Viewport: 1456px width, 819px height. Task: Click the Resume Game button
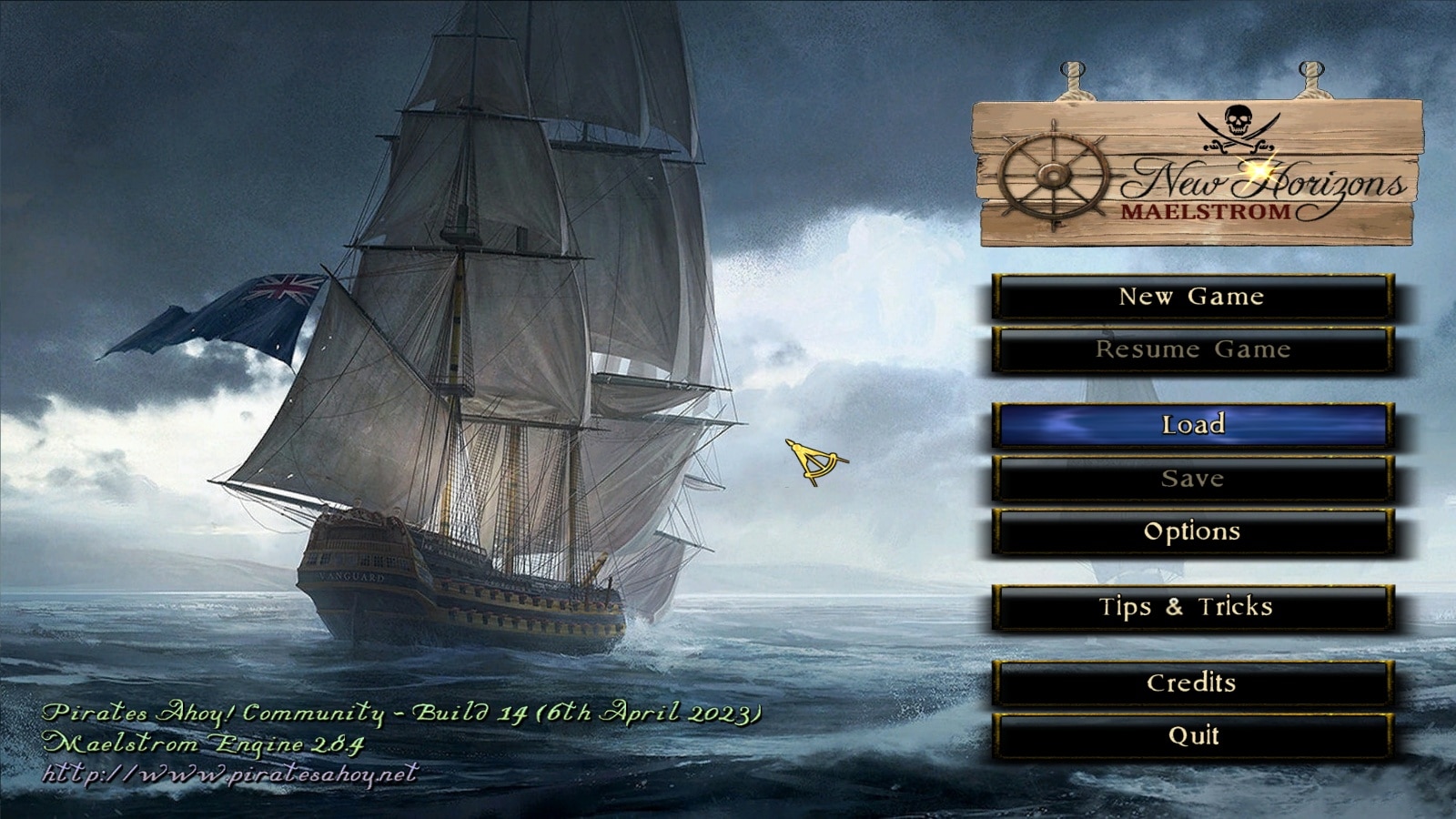point(1192,350)
